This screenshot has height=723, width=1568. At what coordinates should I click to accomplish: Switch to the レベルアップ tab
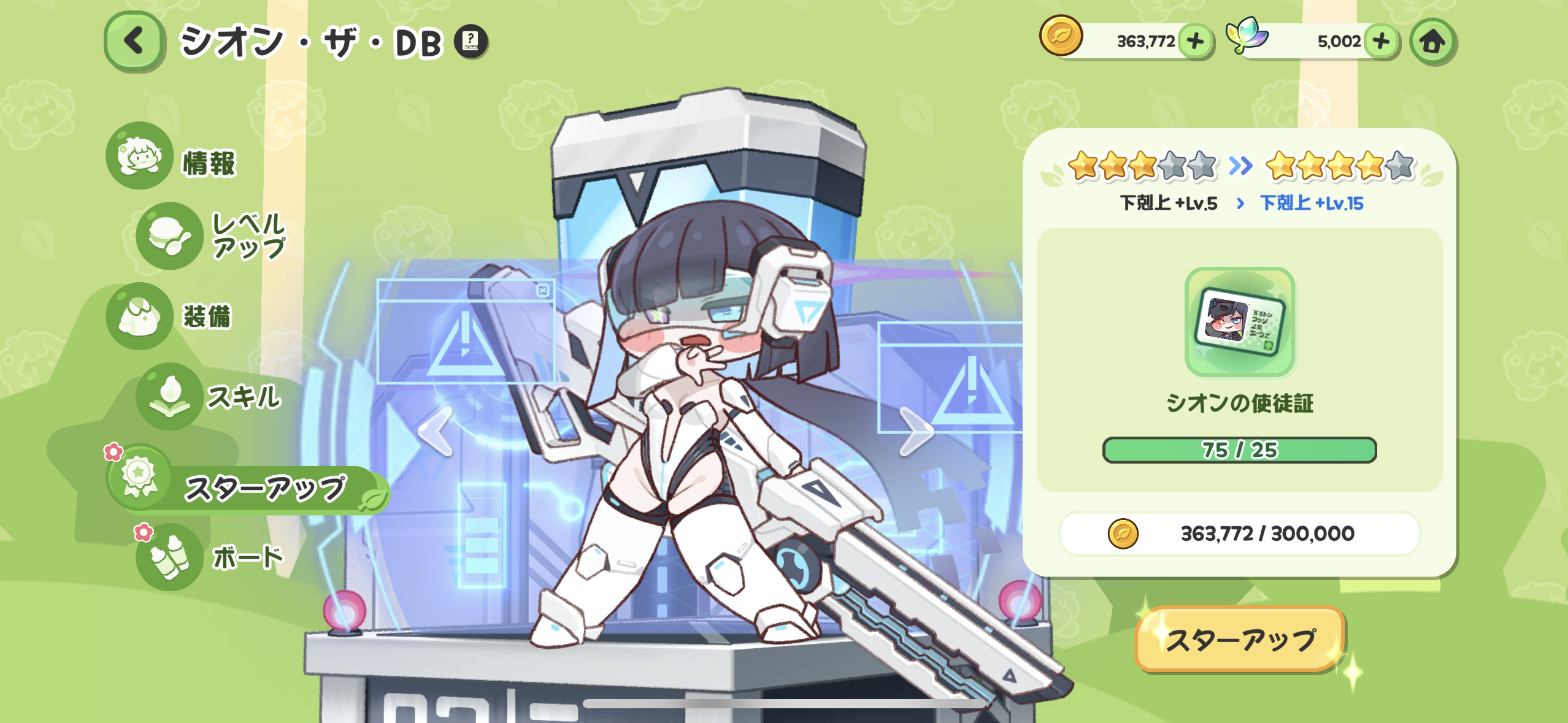click(212, 236)
